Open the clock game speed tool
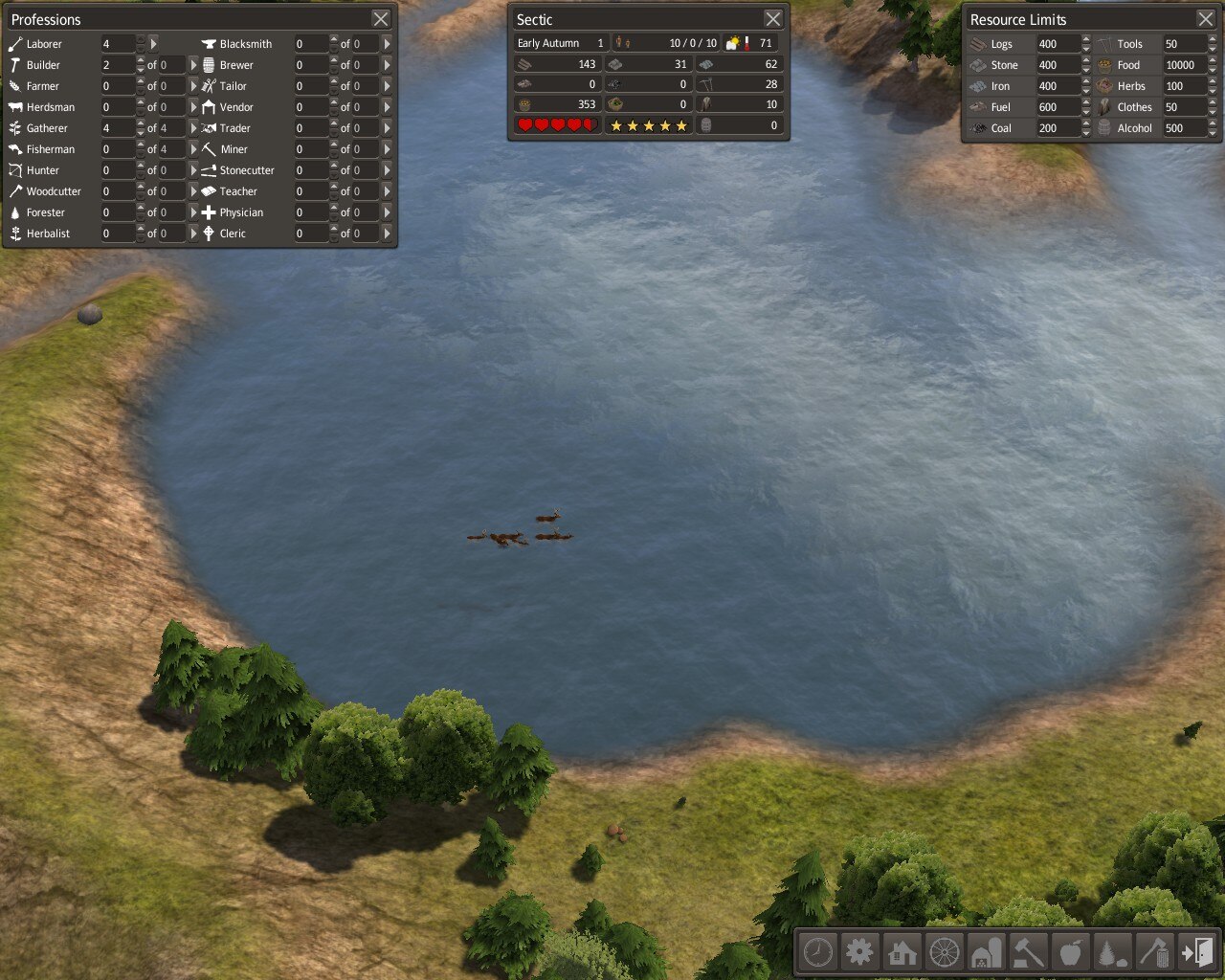1225x980 pixels. tap(818, 952)
